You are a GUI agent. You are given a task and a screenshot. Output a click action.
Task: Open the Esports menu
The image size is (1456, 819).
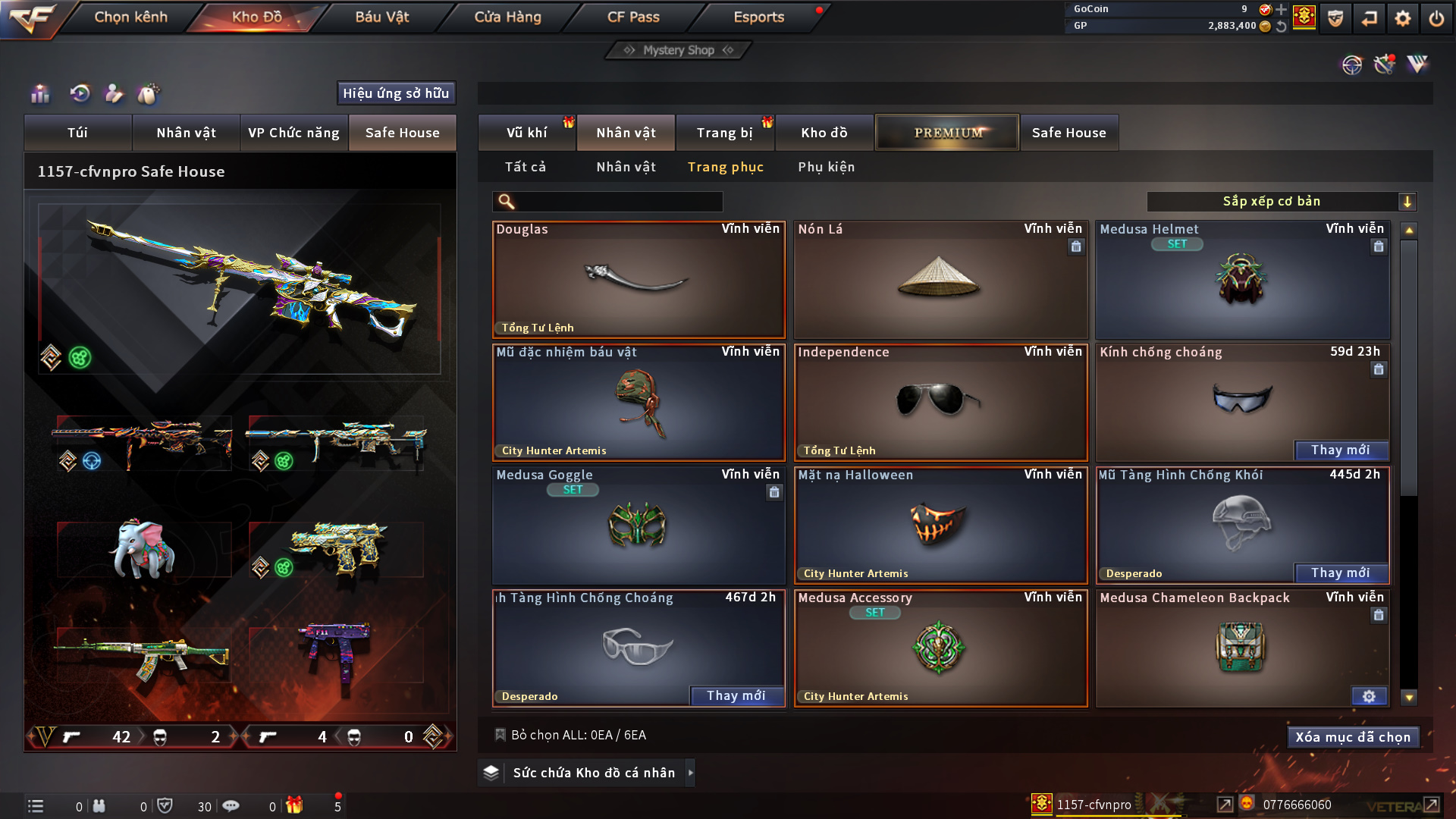point(758,17)
